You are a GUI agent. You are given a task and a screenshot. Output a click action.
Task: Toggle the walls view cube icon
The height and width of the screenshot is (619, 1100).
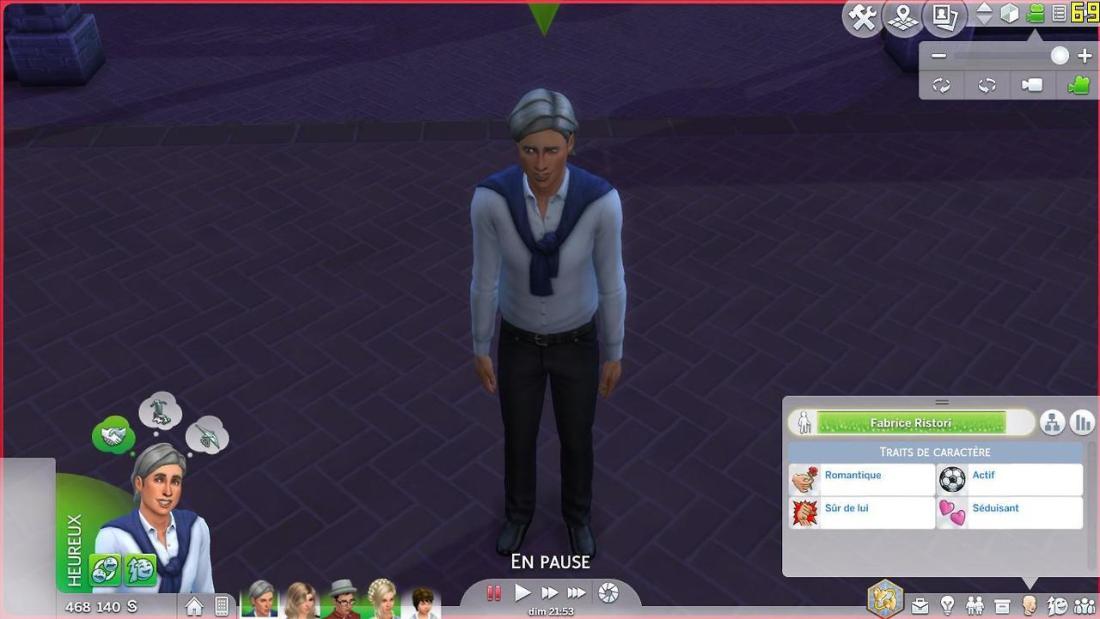point(1010,14)
